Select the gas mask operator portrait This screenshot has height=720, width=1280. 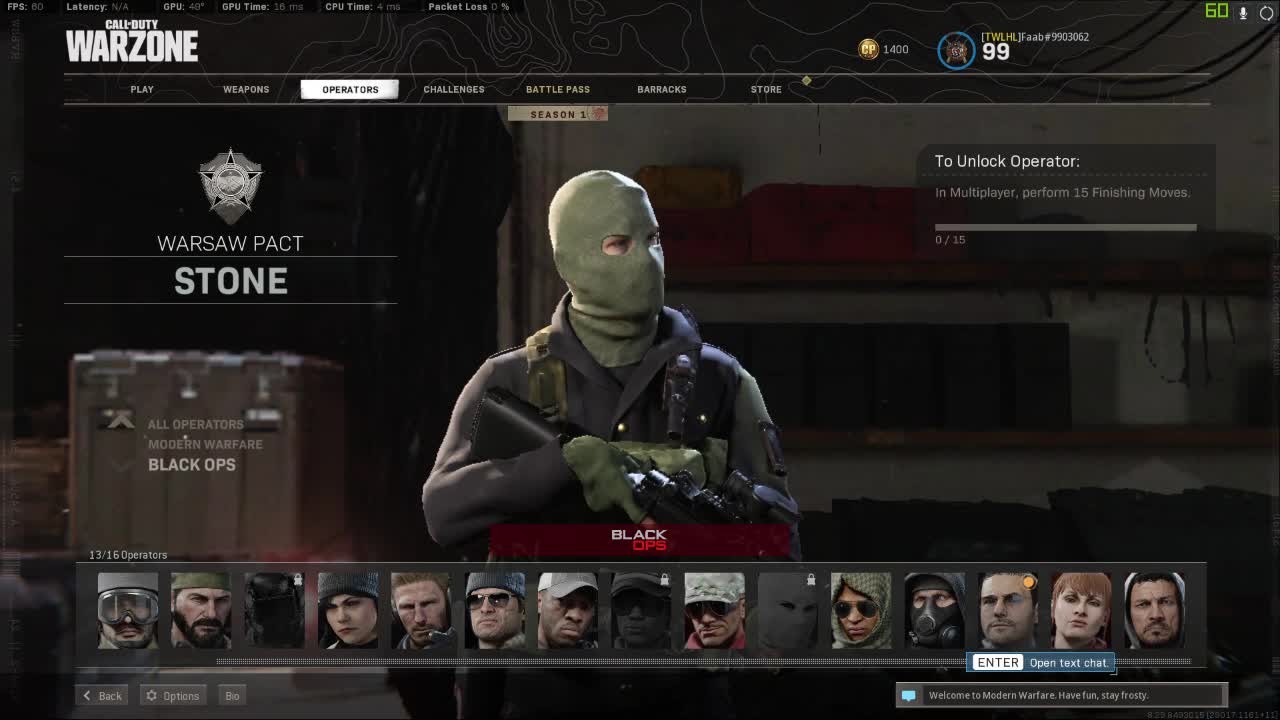coord(934,611)
